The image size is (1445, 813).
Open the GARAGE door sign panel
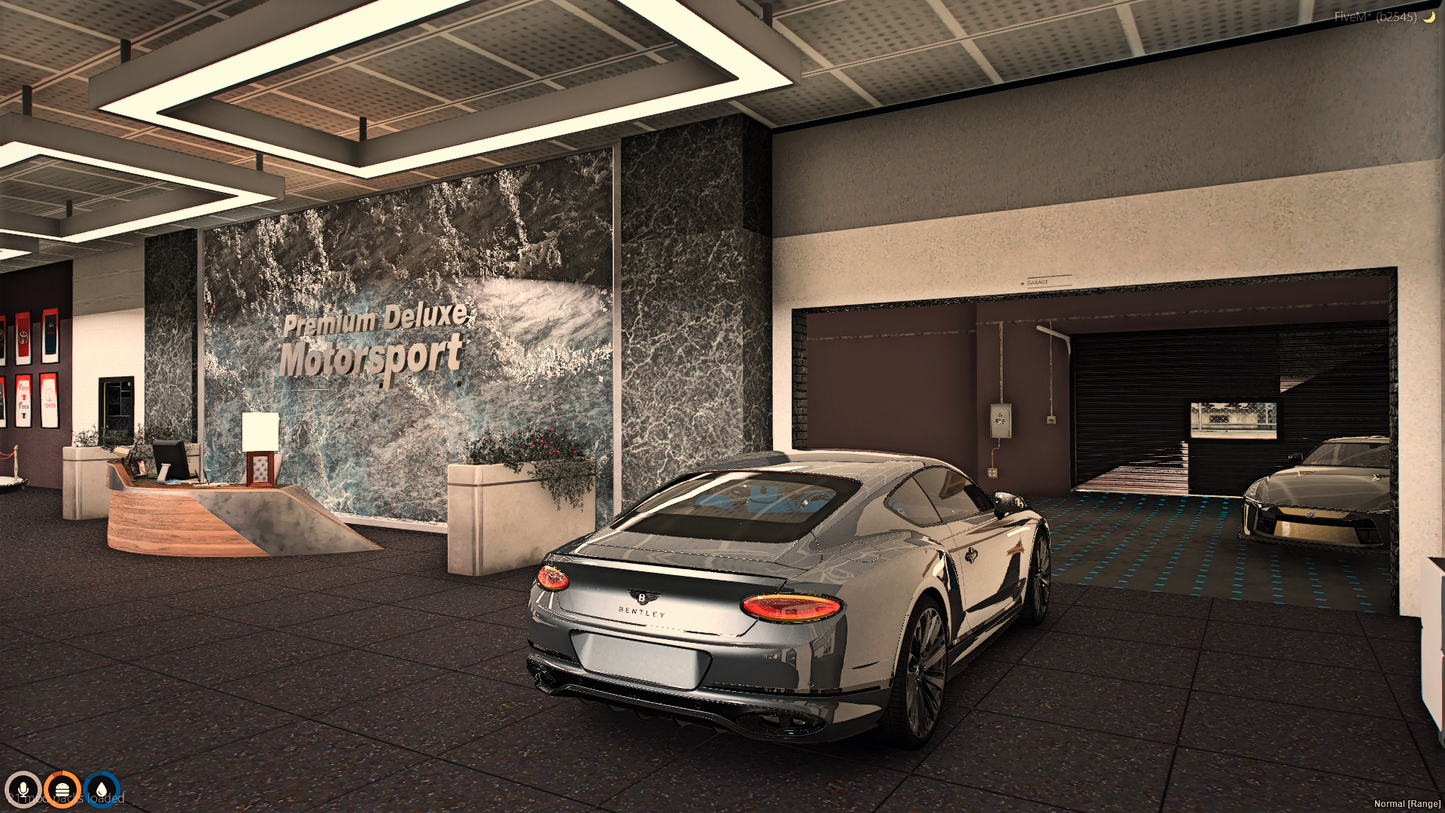1037,282
